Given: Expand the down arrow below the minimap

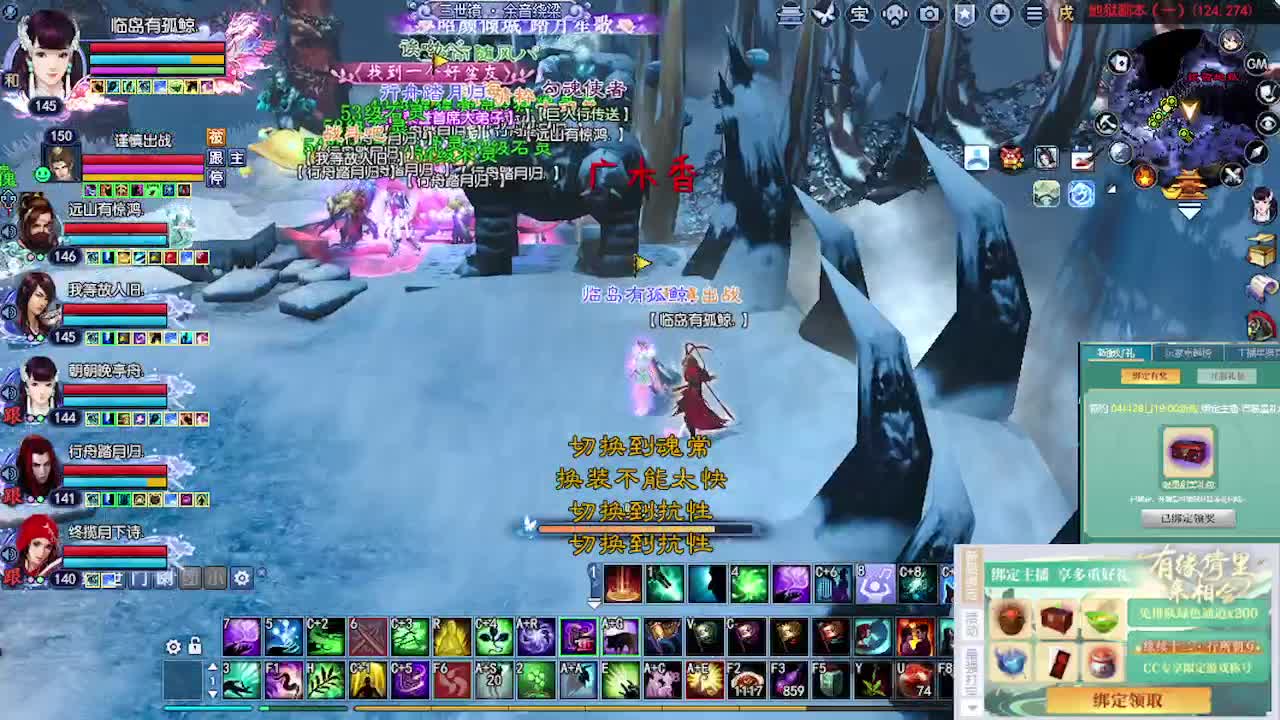Looking at the screenshot, I should point(1190,209).
